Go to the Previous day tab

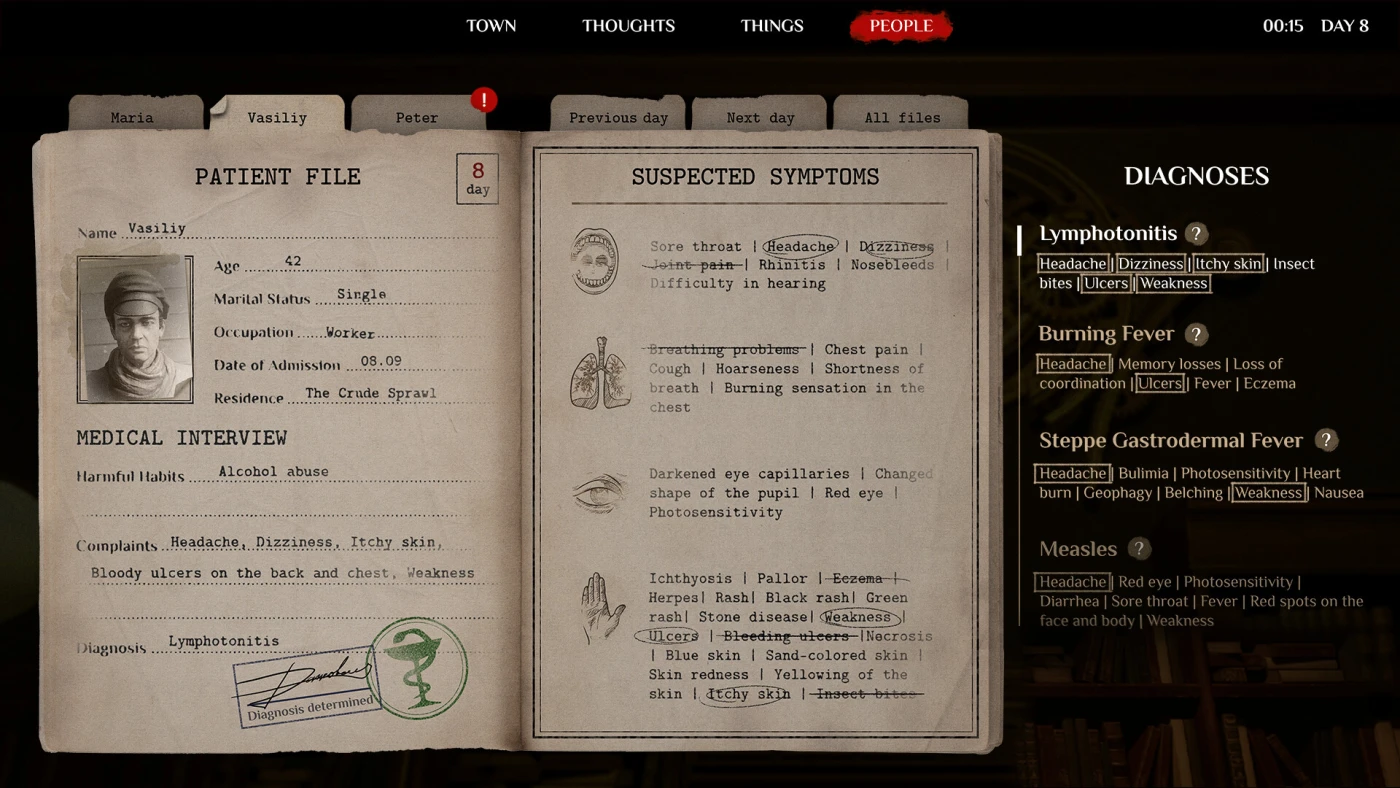click(x=618, y=117)
